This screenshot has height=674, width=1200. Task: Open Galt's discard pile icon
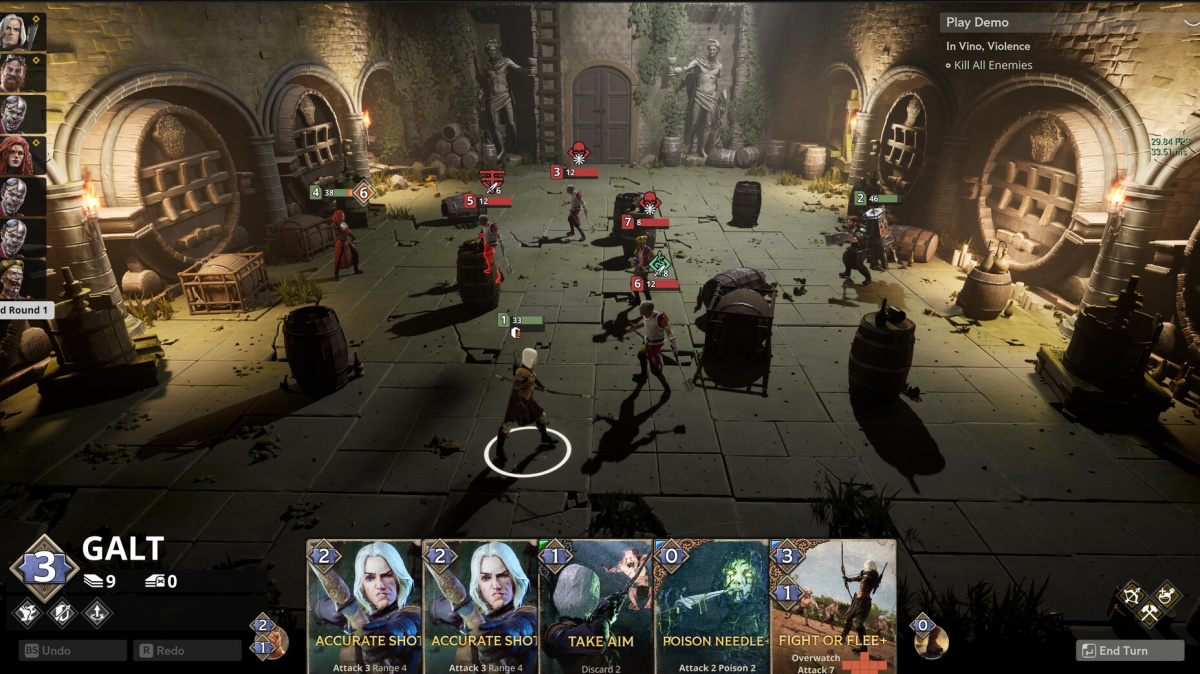click(155, 581)
